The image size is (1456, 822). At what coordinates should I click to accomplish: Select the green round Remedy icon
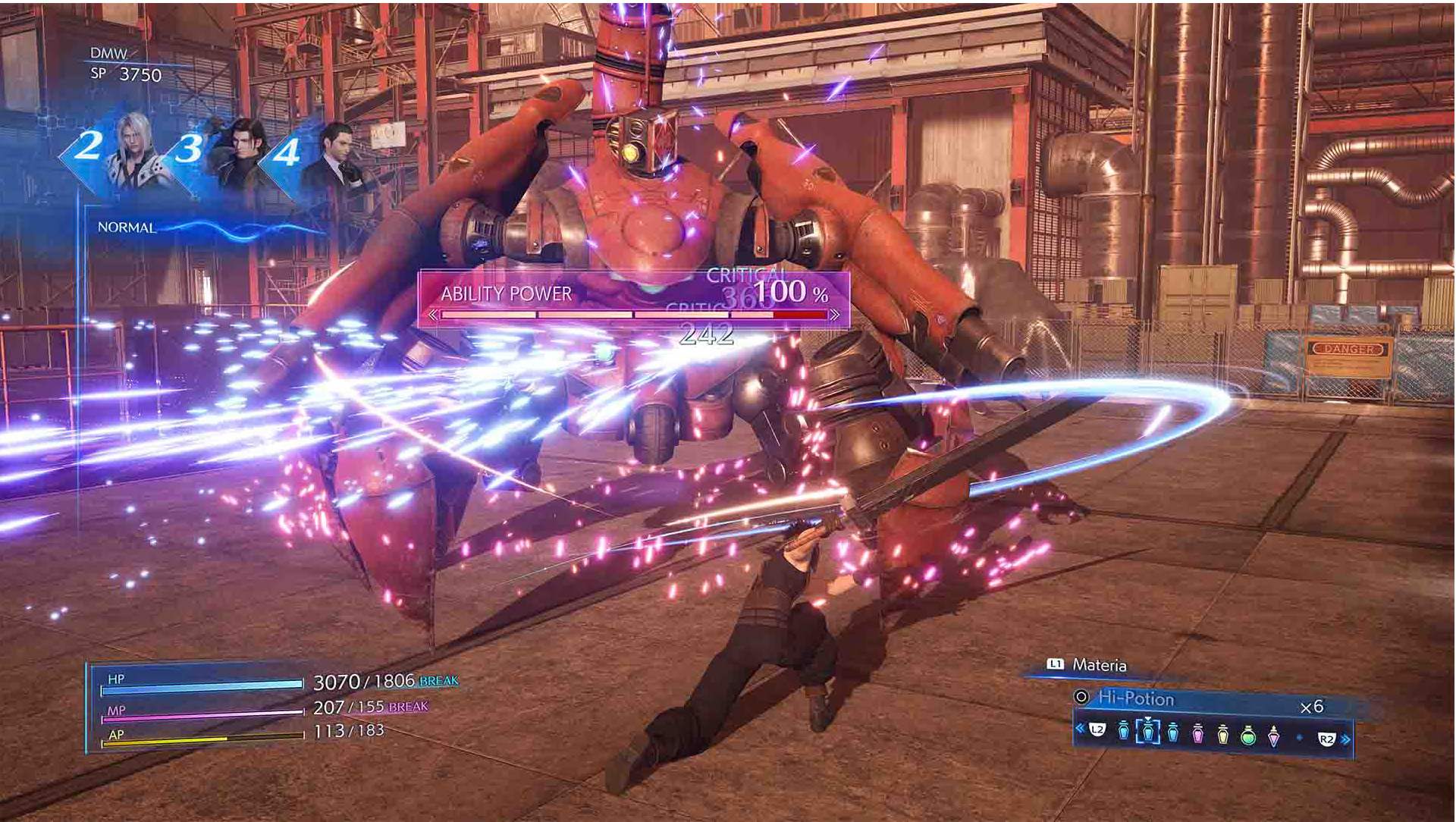coord(1250,737)
